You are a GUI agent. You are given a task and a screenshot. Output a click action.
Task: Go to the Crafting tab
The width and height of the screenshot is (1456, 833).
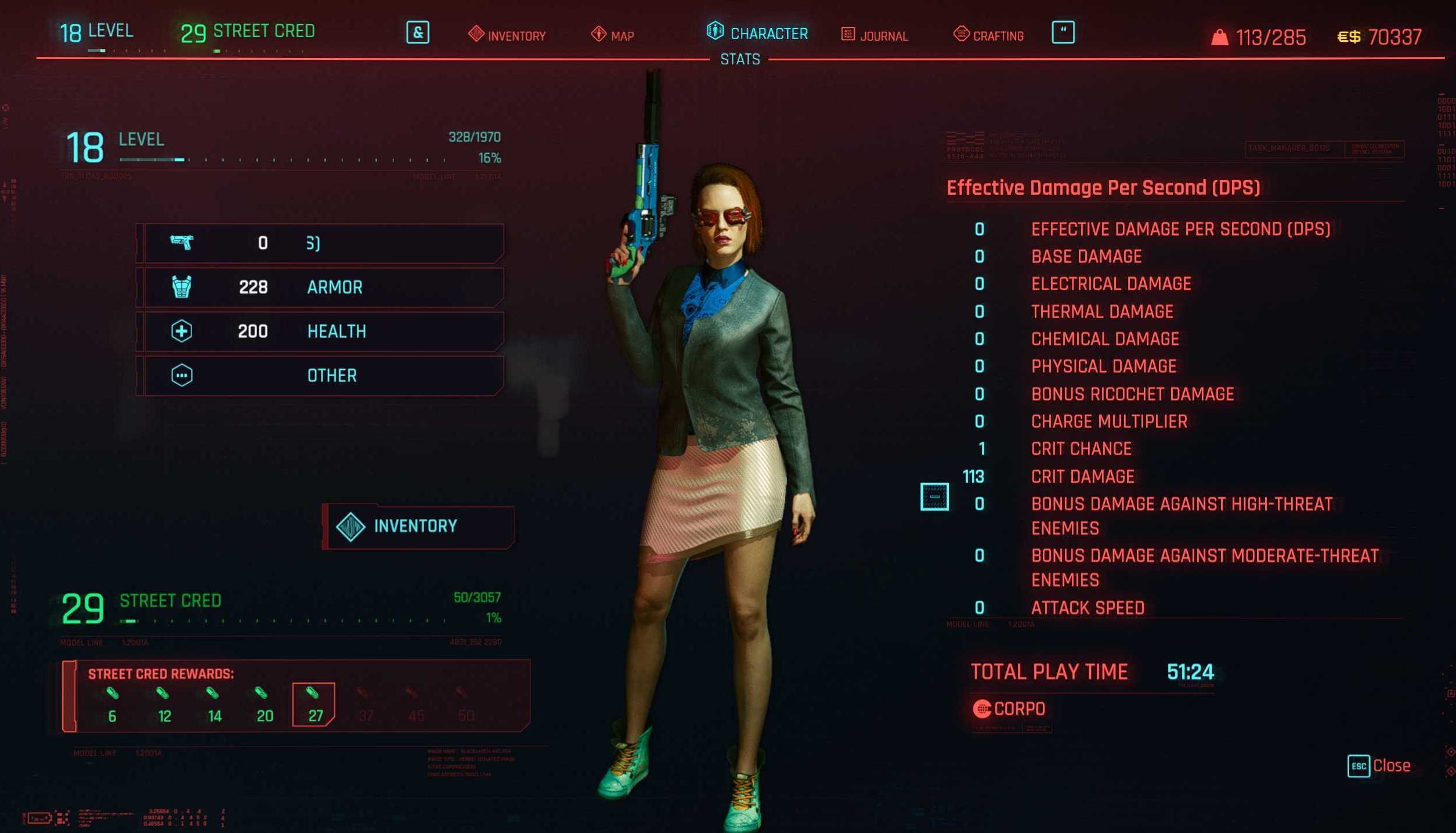point(988,35)
